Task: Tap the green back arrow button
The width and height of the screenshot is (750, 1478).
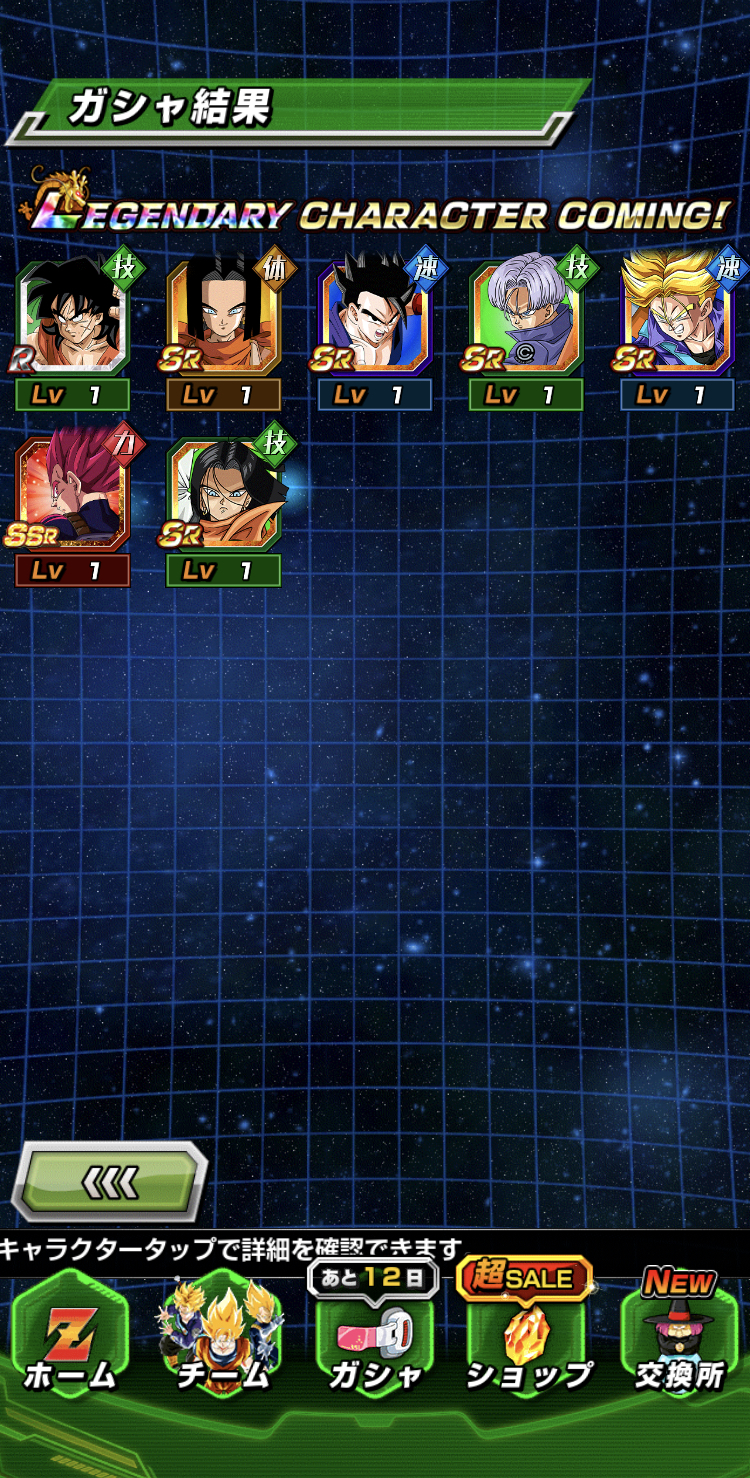Action: (x=110, y=1181)
